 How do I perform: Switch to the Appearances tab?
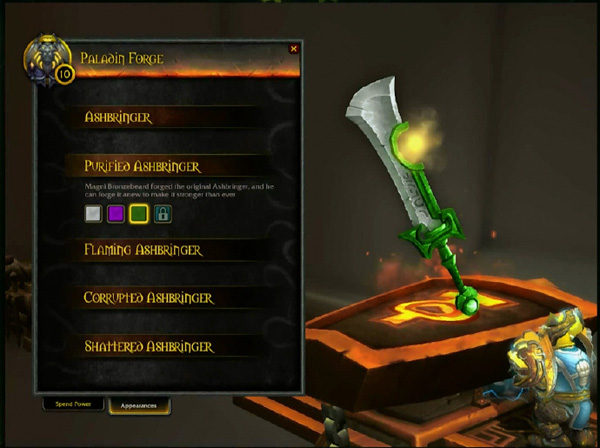point(139,406)
